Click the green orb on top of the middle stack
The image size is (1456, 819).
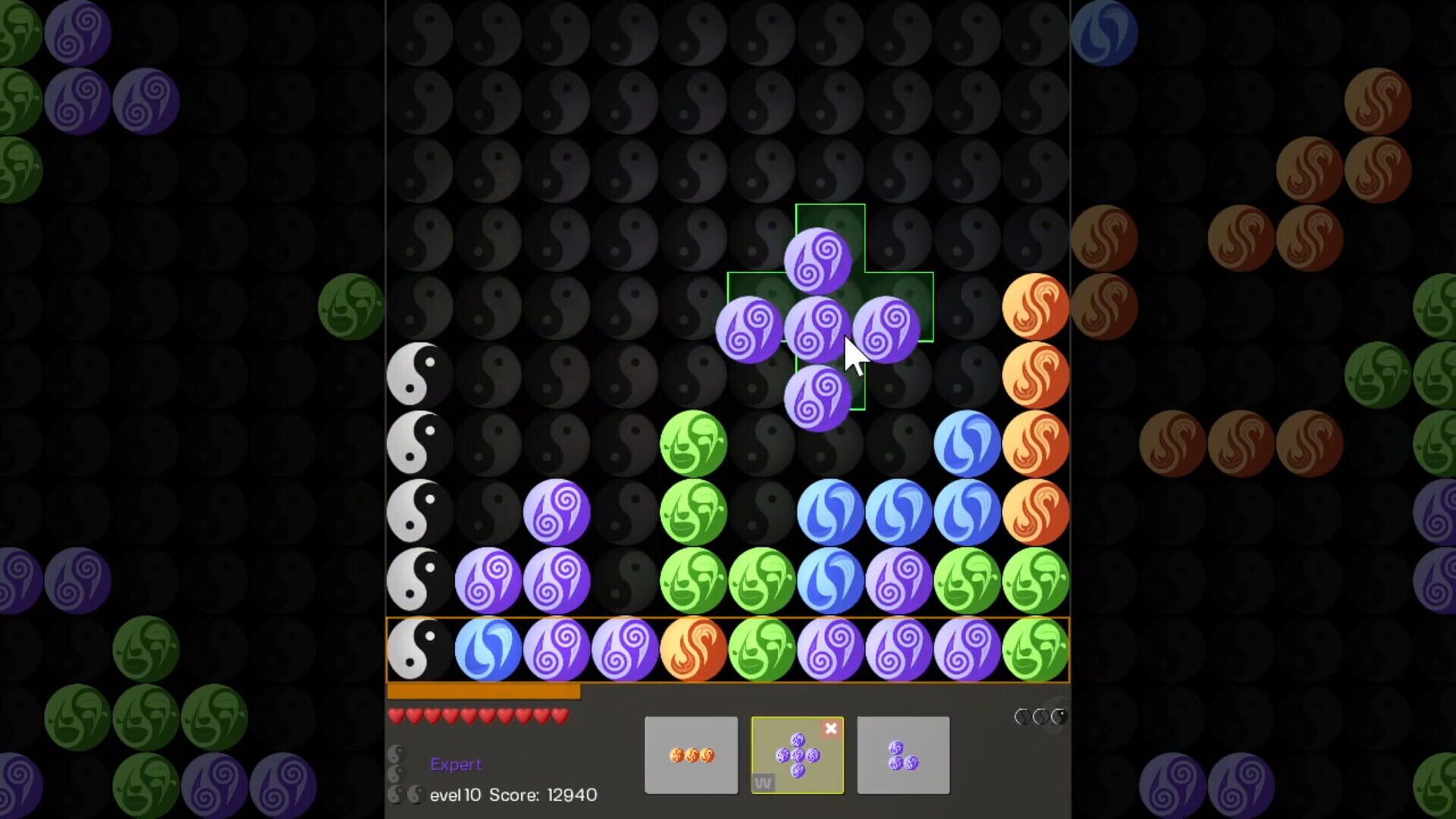coord(692,444)
